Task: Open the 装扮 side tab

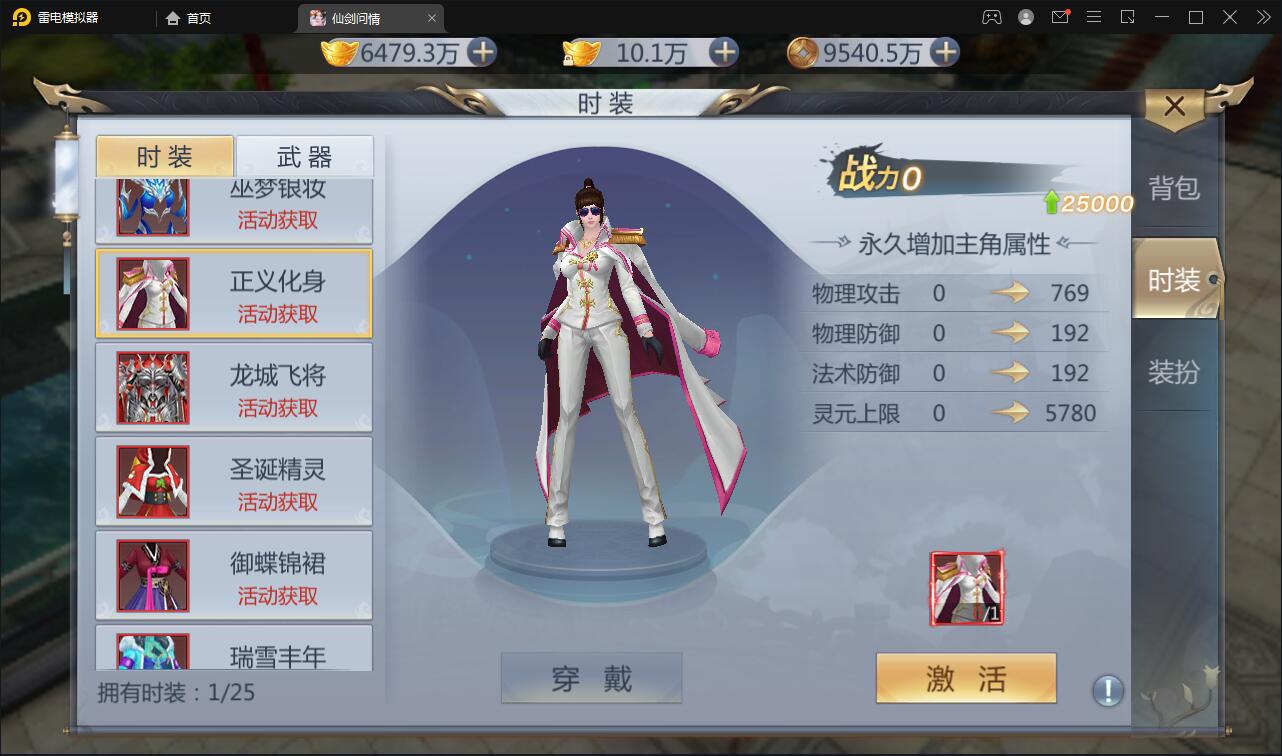Action: 1174,370
